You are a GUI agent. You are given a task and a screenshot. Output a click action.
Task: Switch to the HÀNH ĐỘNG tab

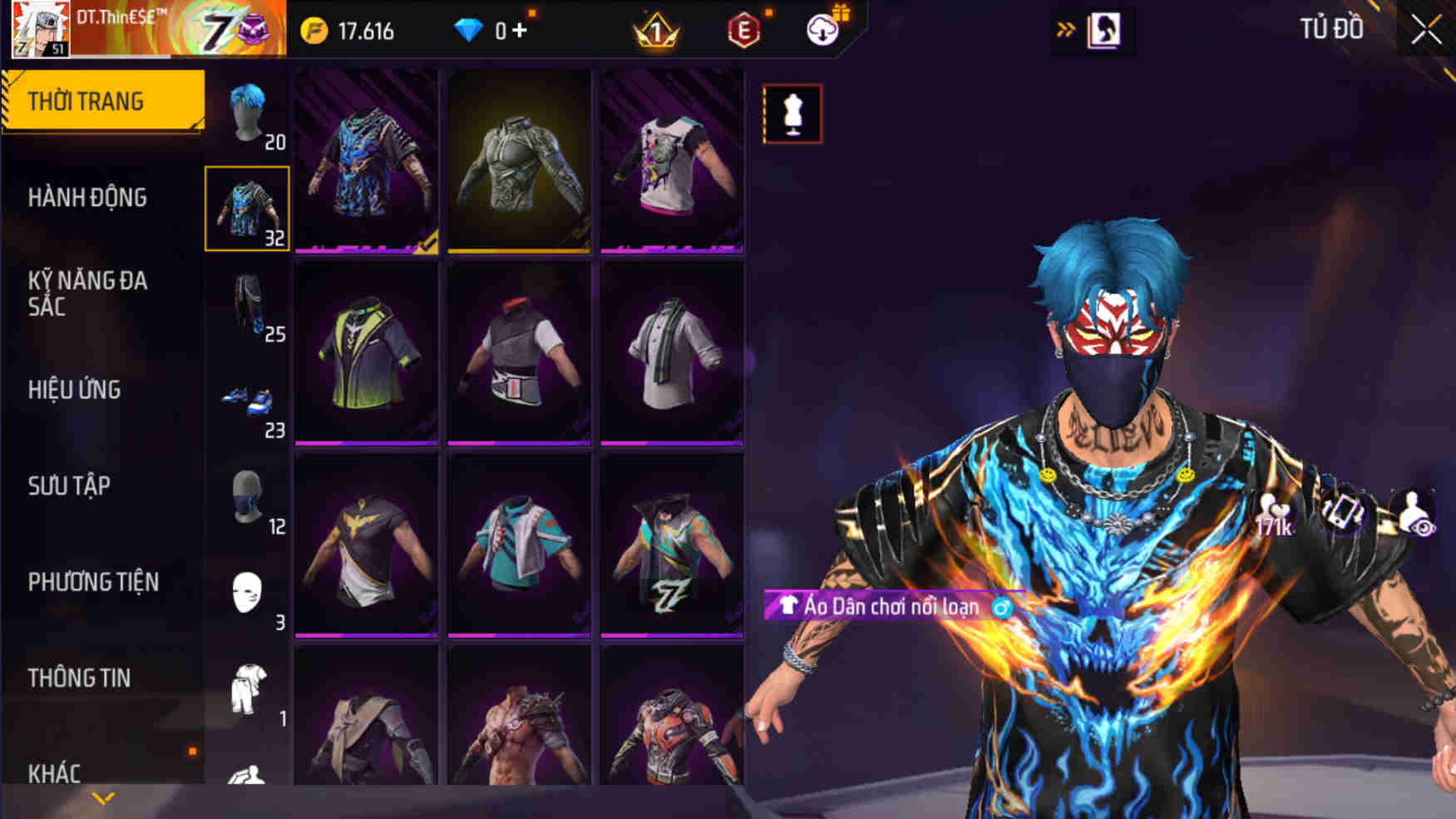coord(87,198)
